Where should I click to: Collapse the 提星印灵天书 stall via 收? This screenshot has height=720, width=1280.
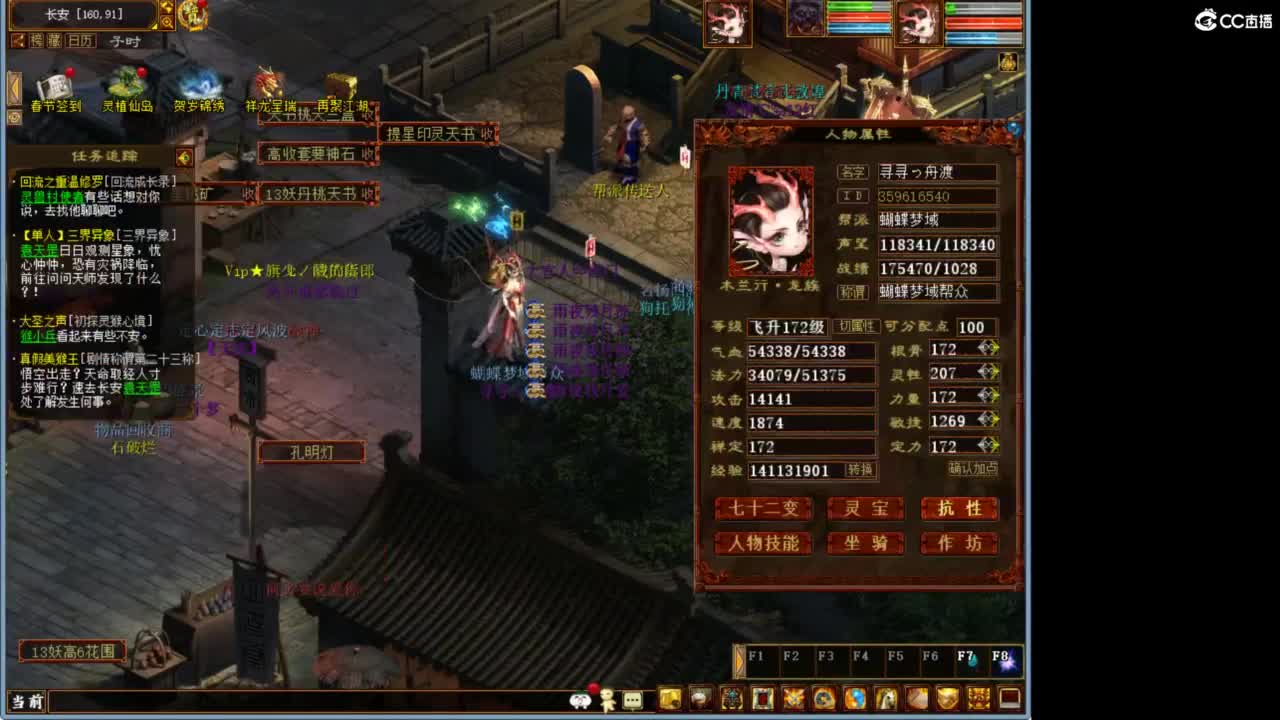pyautogui.click(x=488, y=133)
